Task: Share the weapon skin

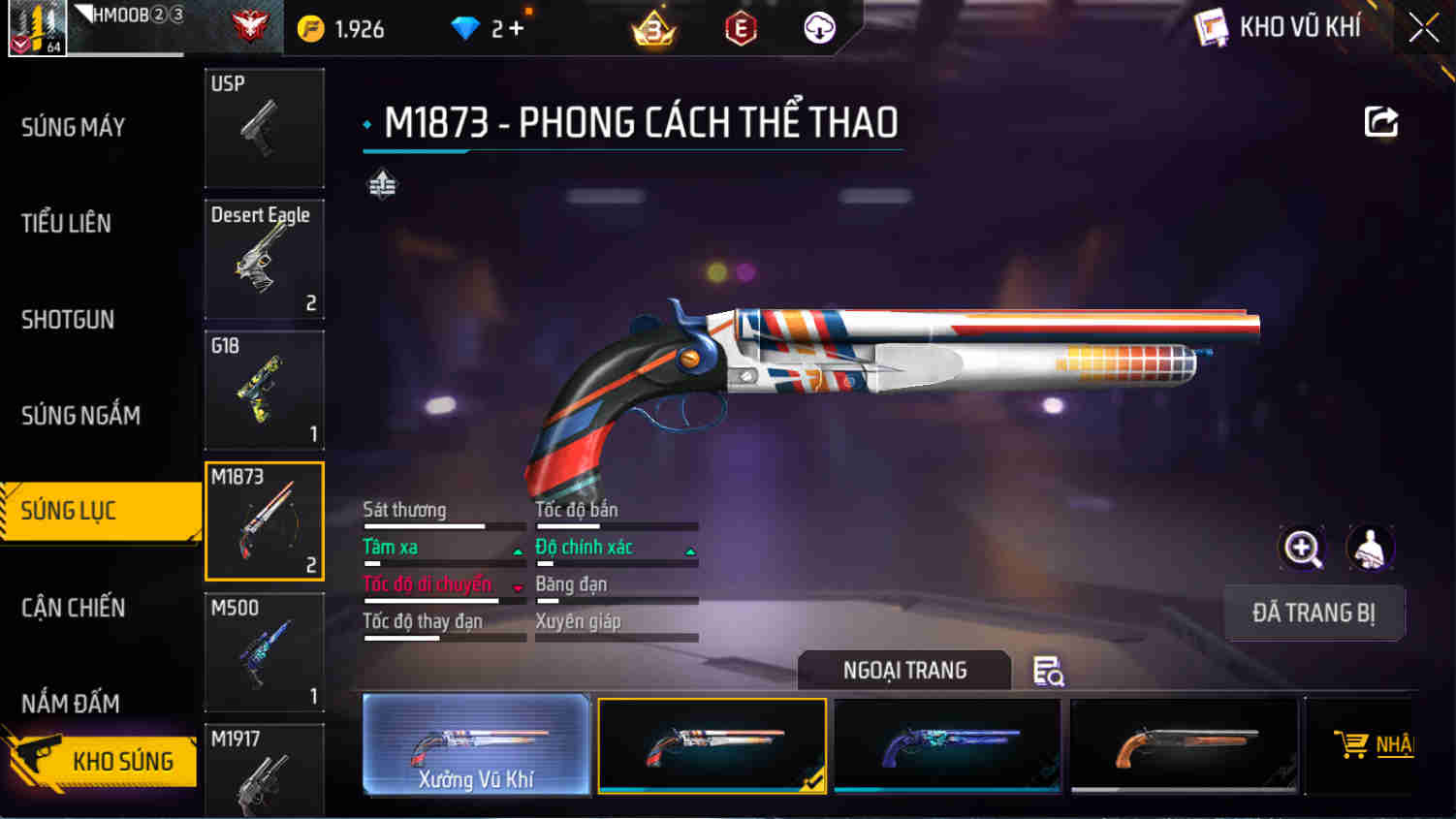Action: [1381, 122]
